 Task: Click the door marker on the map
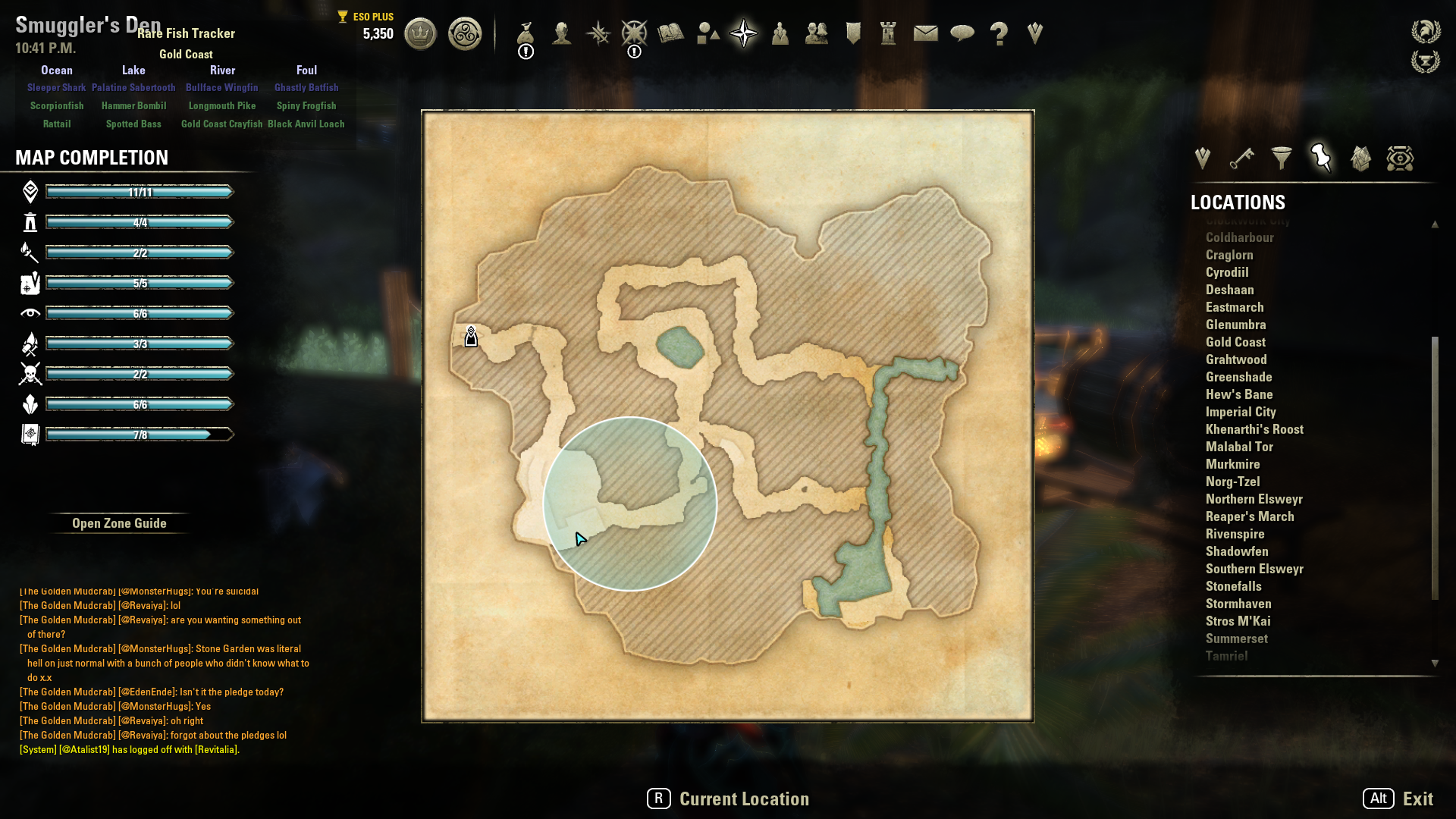[471, 337]
